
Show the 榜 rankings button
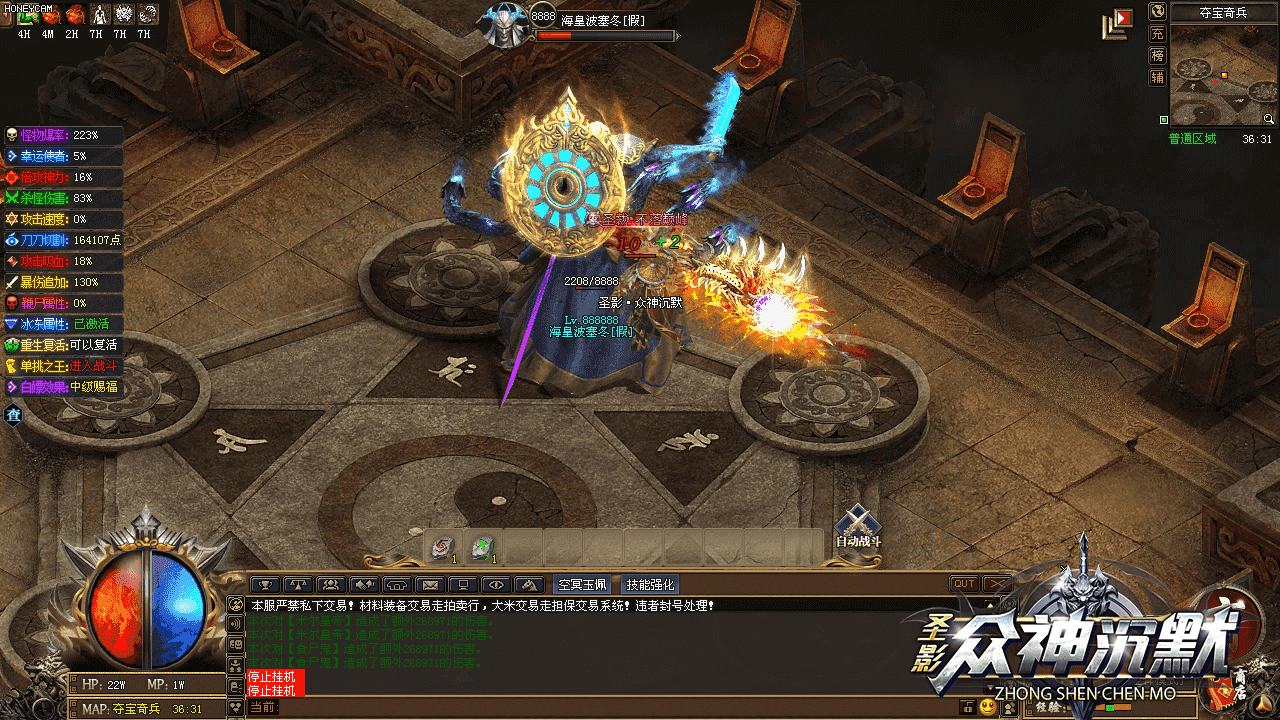coord(1157,55)
